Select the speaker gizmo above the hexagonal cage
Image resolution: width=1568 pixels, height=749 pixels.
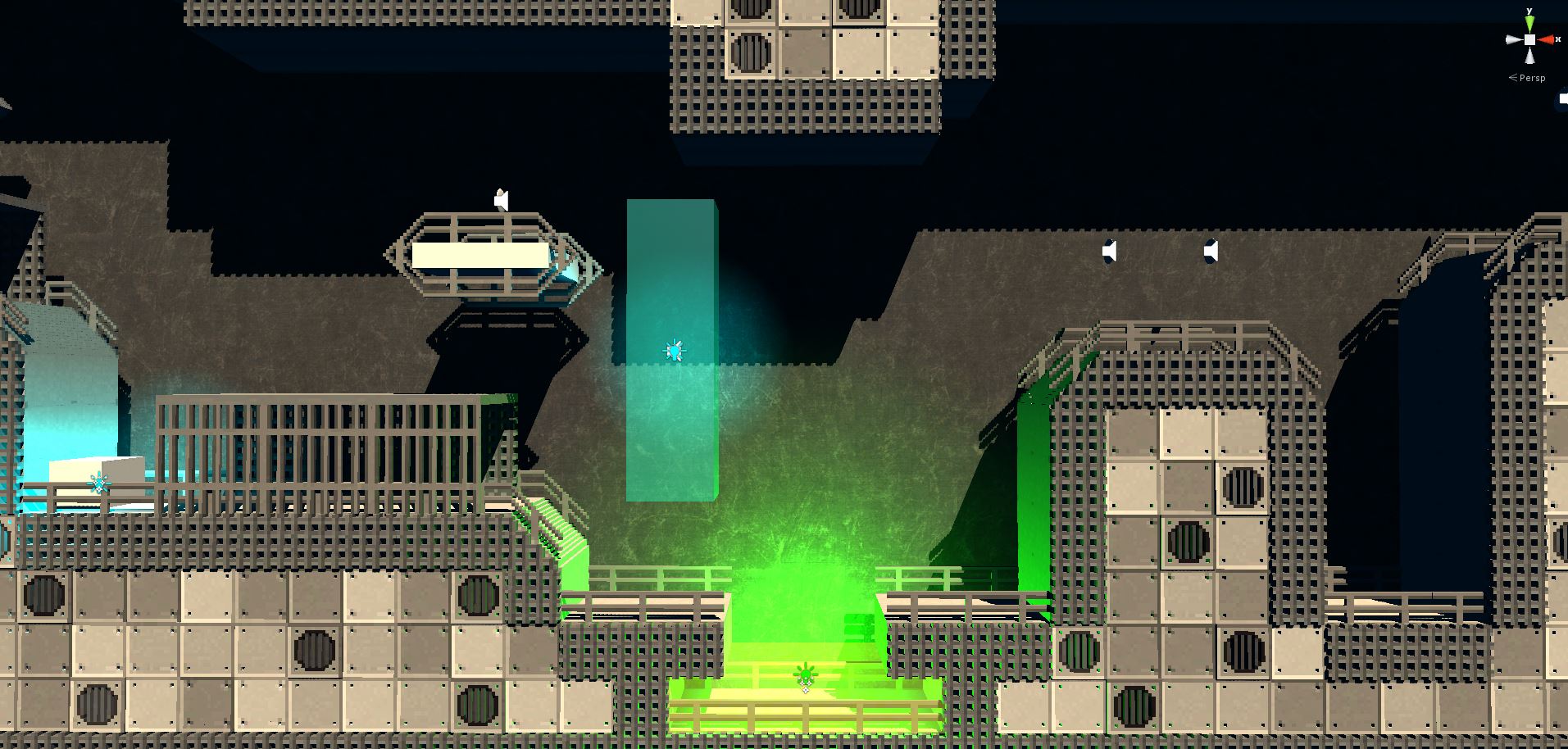(502, 199)
